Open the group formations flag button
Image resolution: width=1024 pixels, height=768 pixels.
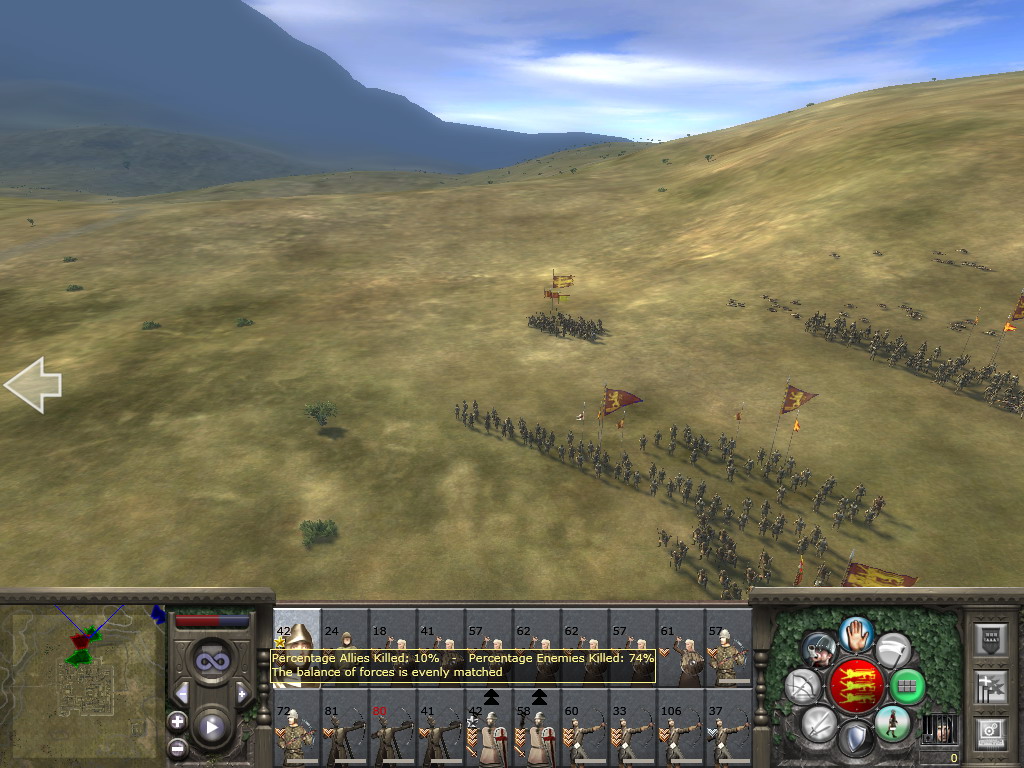tap(990, 687)
